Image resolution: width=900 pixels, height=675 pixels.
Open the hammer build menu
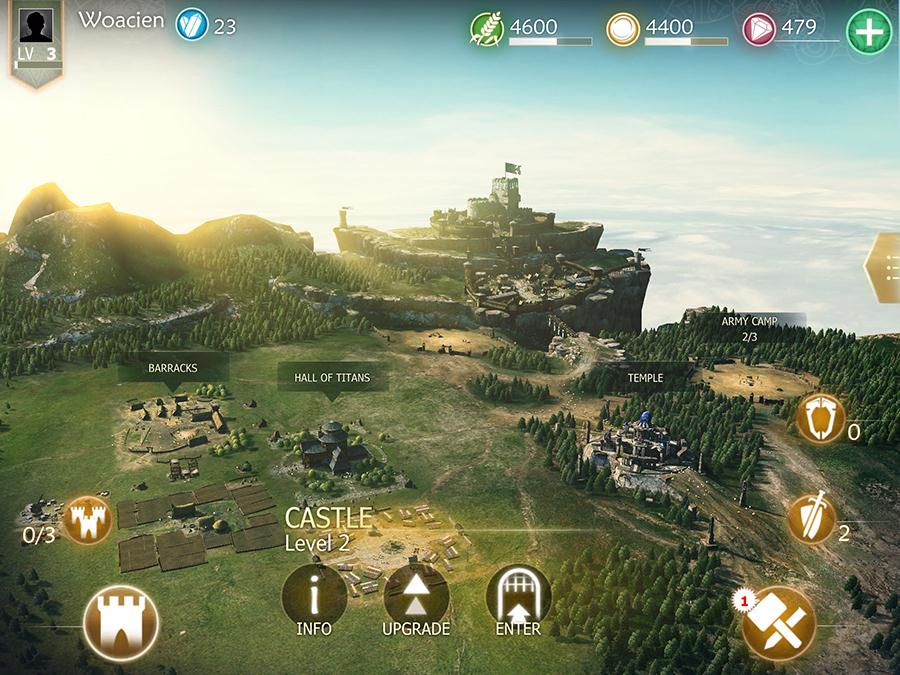(779, 622)
